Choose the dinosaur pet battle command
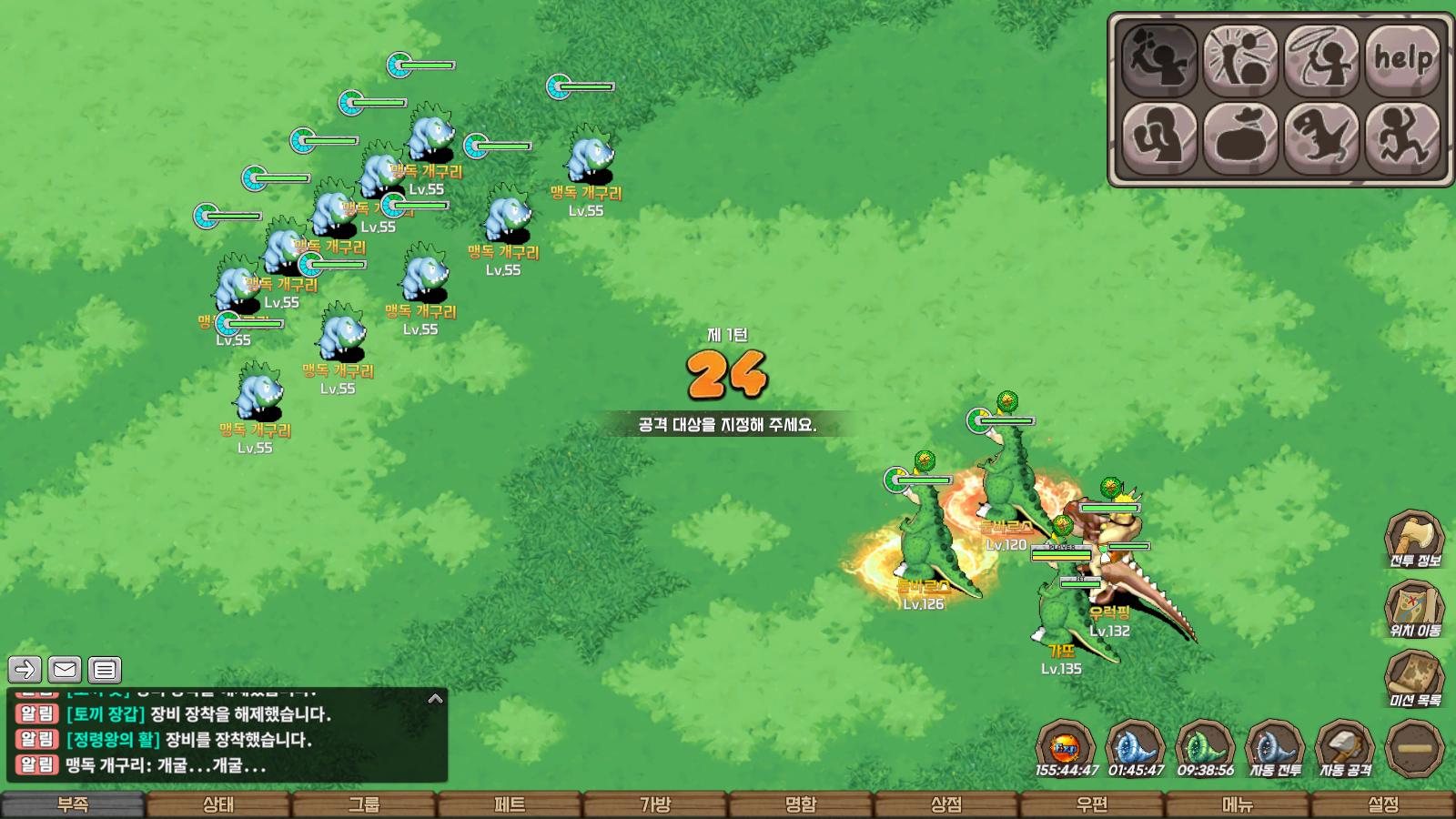This screenshot has width=1456, height=819. (1322, 138)
